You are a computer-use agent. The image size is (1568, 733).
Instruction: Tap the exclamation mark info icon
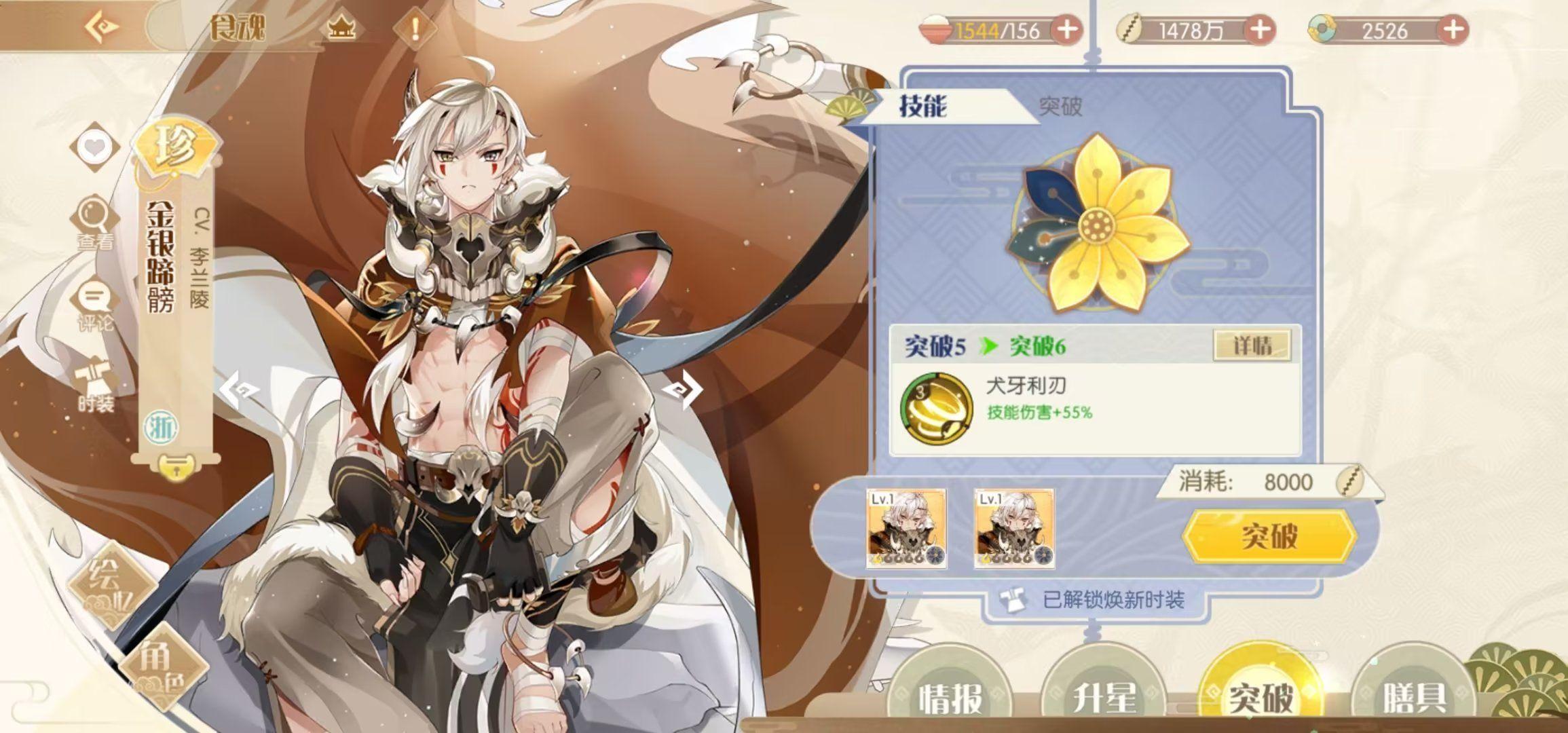coord(415,29)
